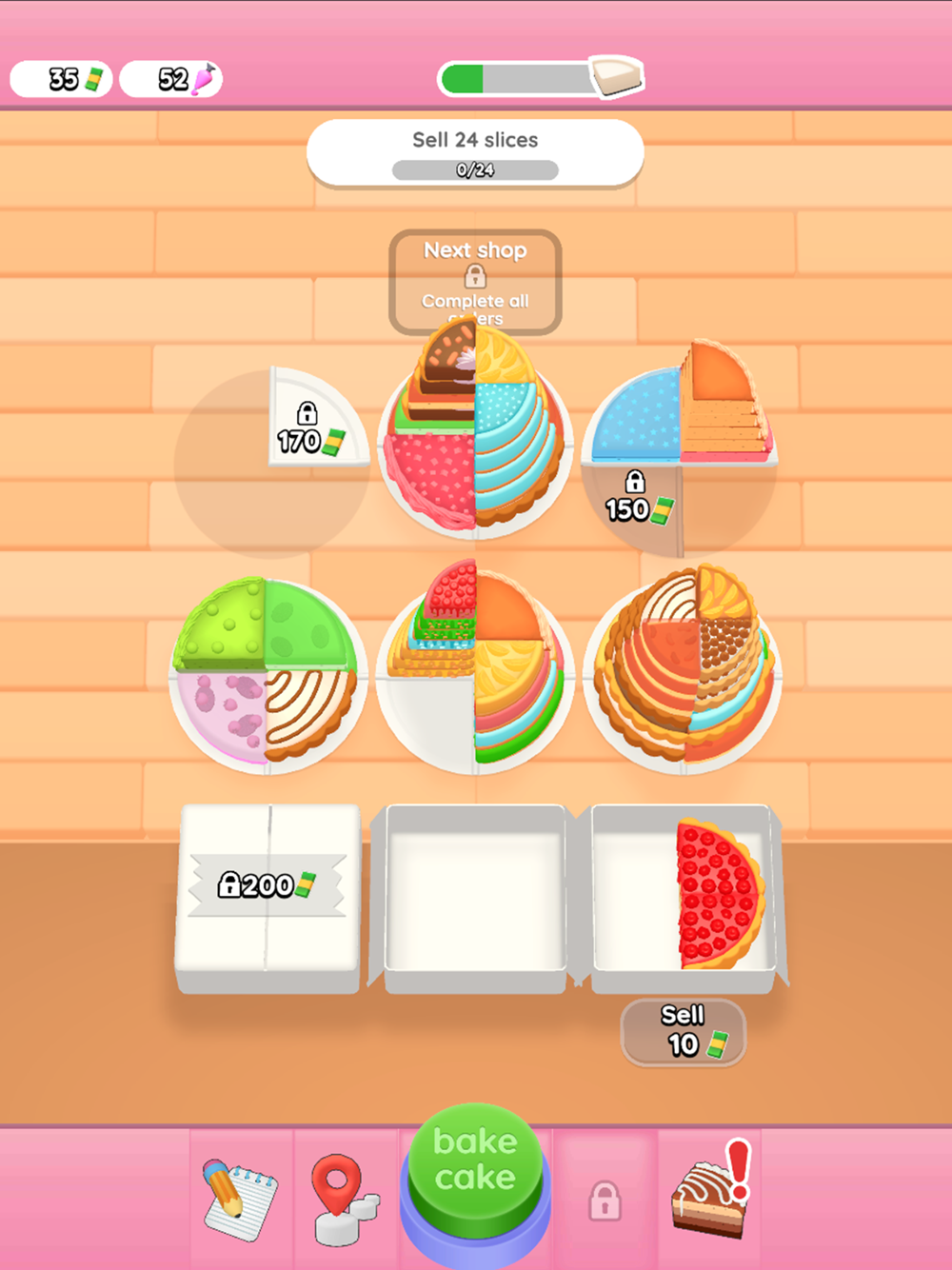
Task: Tap the locked padlock toolbar slot
Action: tap(605, 1200)
